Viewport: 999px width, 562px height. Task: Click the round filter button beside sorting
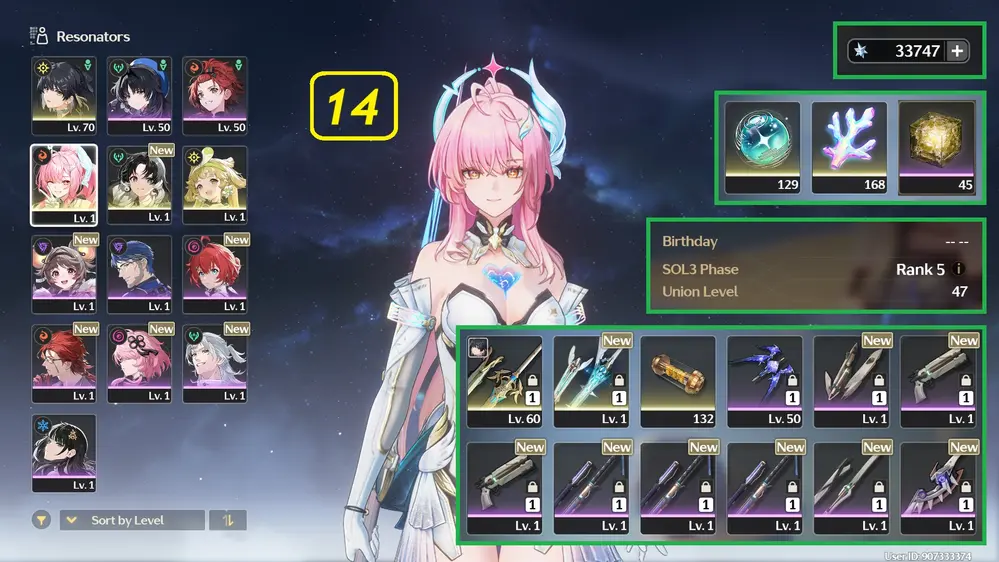pos(42,520)
